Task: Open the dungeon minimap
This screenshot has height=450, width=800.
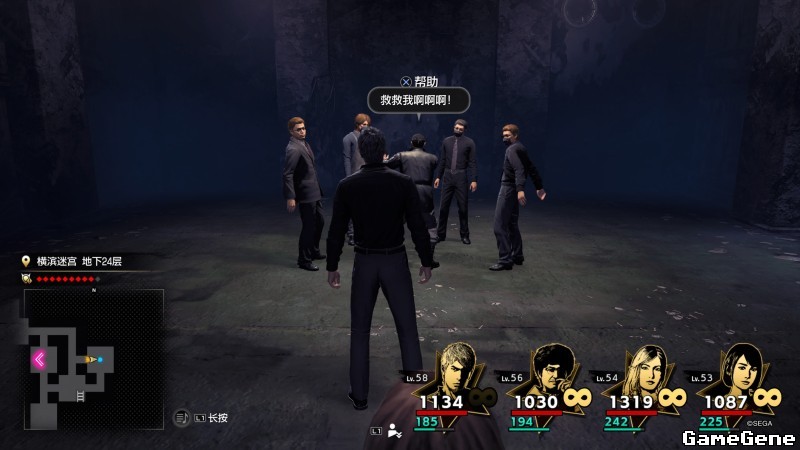Action: pos(92,359)
